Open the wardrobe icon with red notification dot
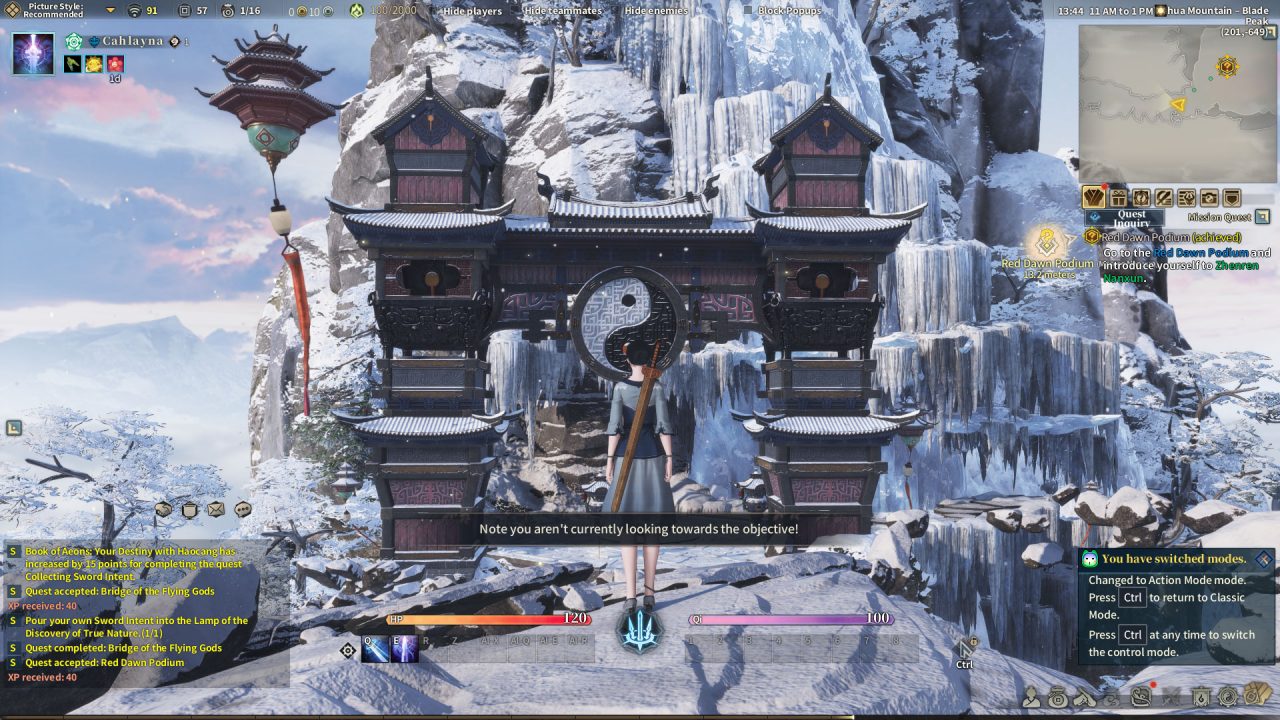Screen dimensions: 1280x720 click(1093, 198)
